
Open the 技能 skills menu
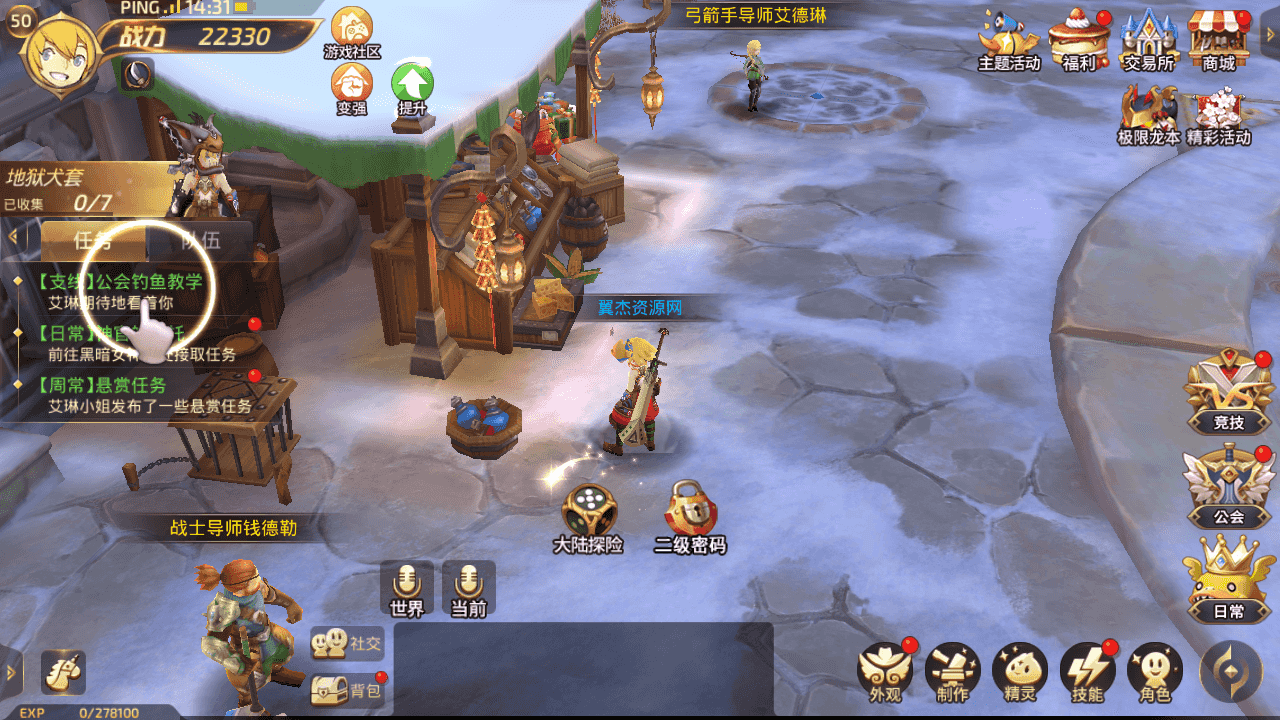pyautogui.click(x=1087, y=671)
